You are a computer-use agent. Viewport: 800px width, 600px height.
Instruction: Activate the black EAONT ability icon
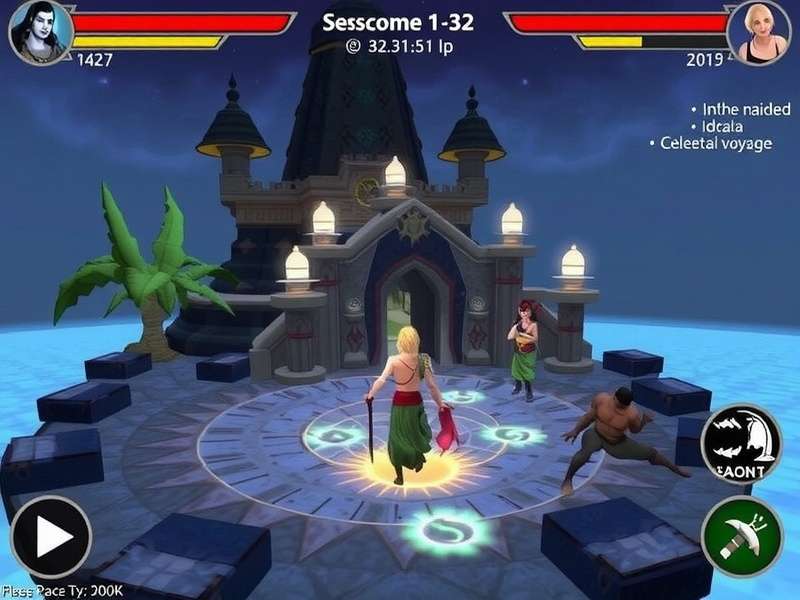(x=741, y=444)
